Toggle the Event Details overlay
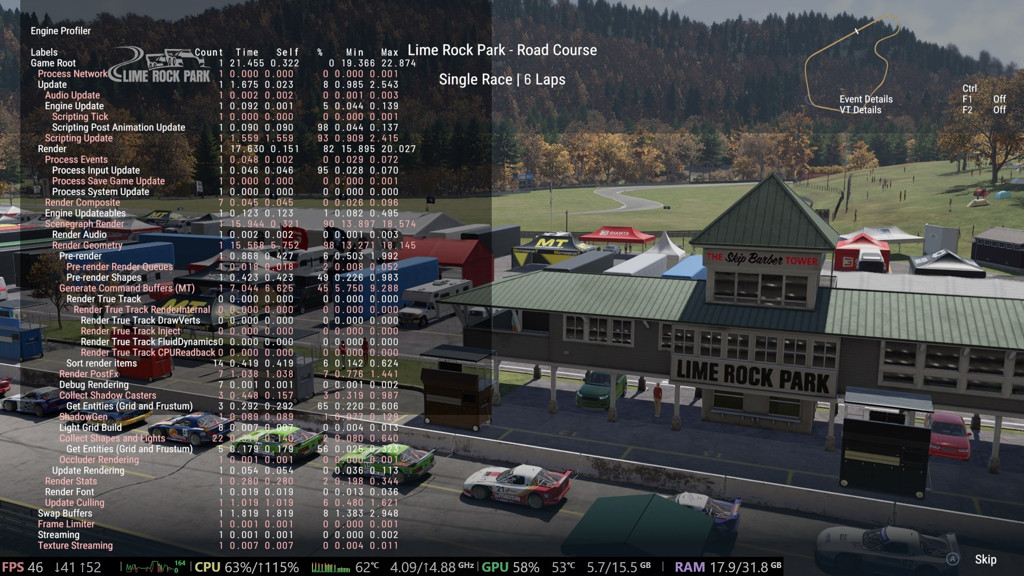Image resolution: width=1024 pixels, height=576 pixels. point(866,99)
